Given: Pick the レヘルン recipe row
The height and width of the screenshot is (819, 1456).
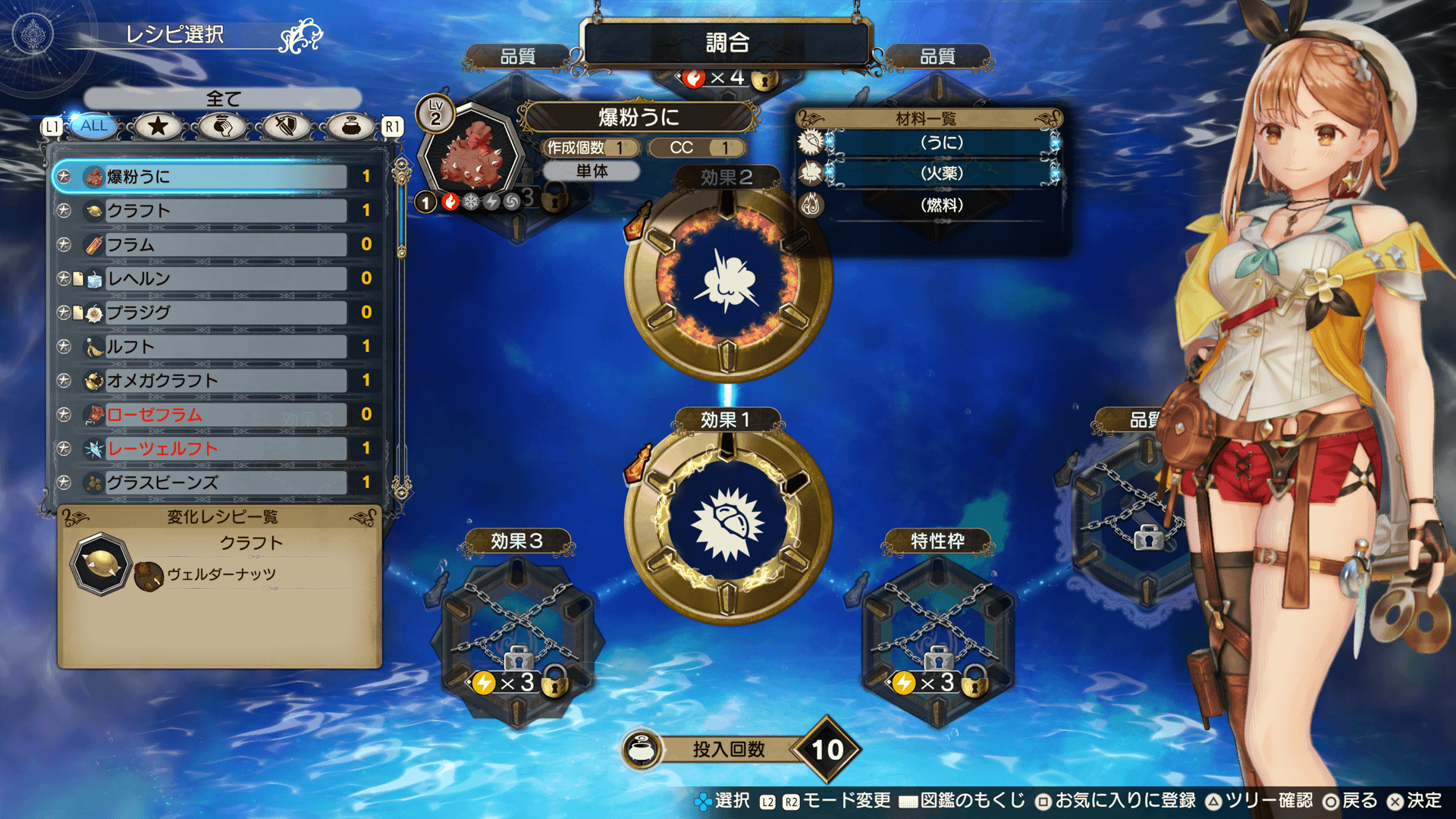Looking at the screenshot, I should (x=220, y=278).
